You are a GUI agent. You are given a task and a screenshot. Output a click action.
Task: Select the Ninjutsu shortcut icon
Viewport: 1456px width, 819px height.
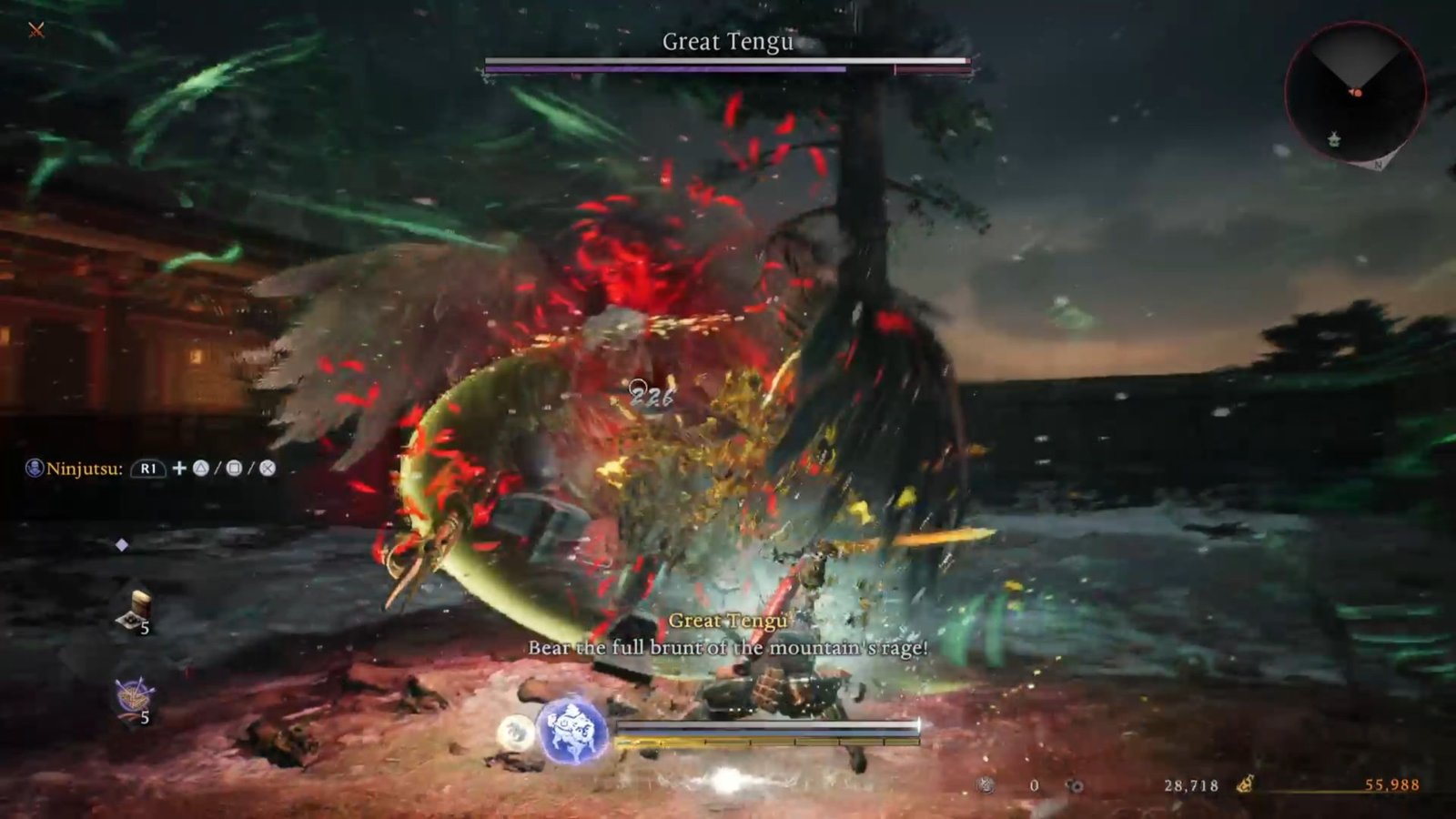[35, 467]
